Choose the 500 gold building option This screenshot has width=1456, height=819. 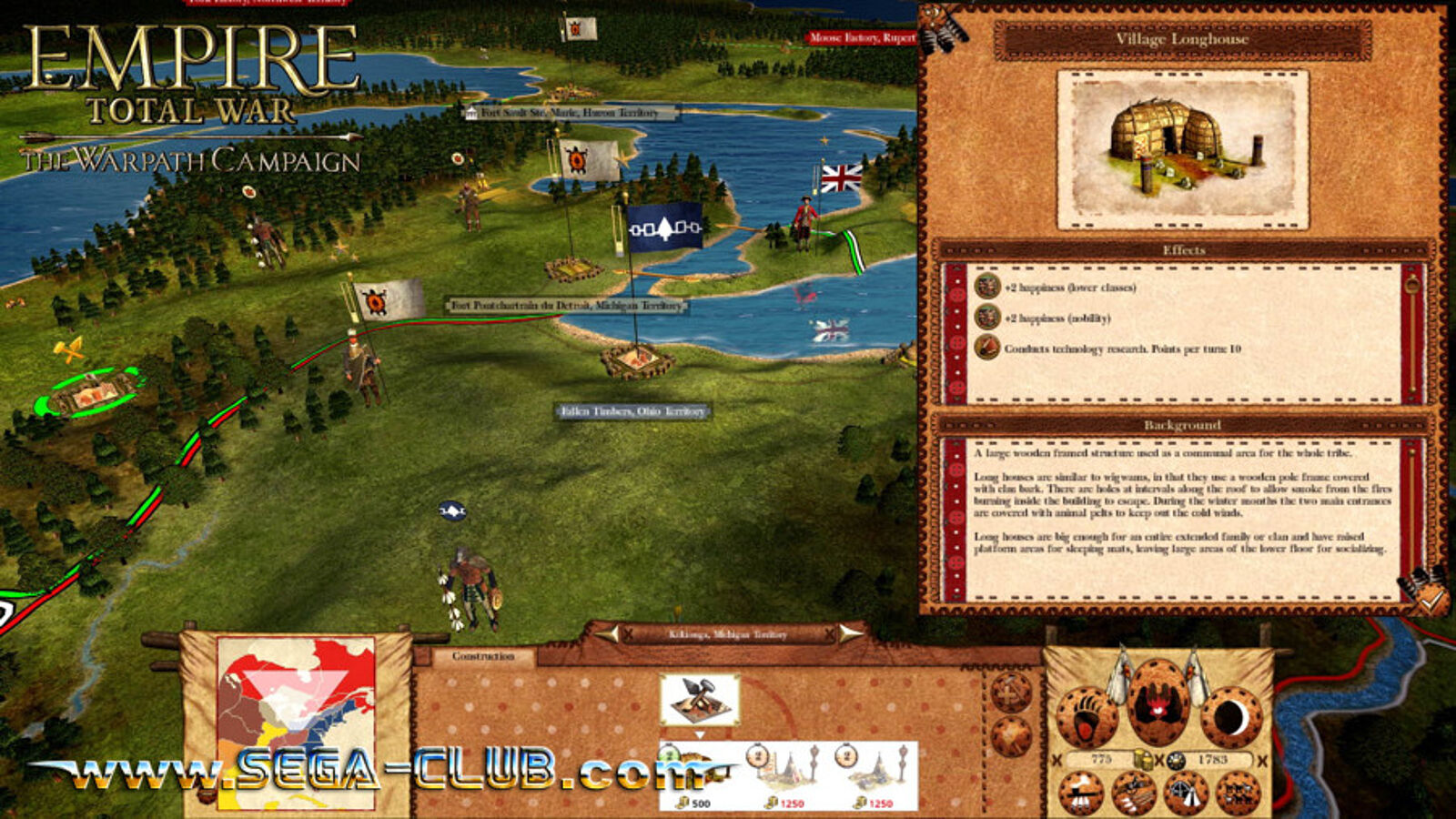(x=698, y=775)
